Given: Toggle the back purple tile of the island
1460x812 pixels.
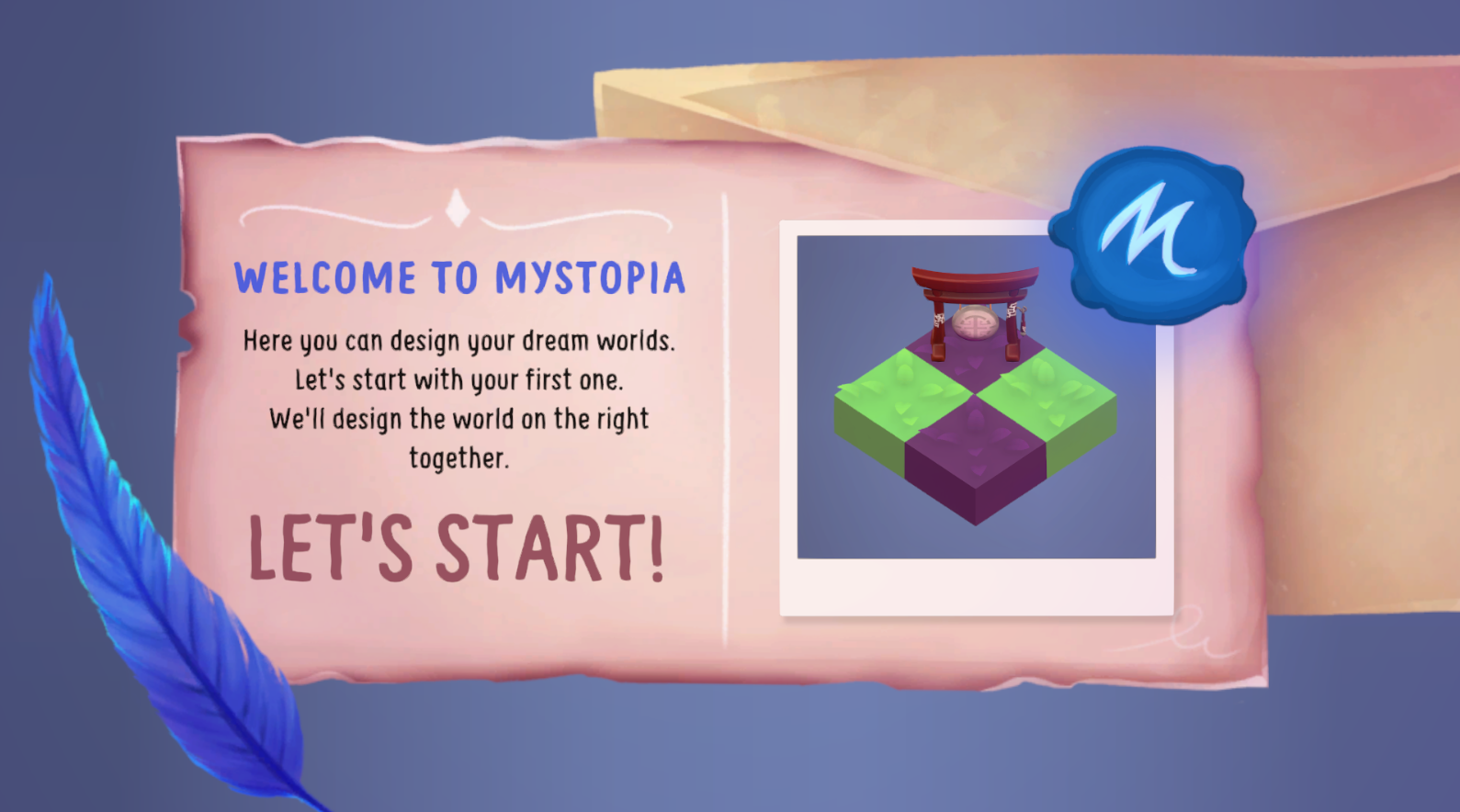Looking at the screenshot, I should [x=976, y=358].
